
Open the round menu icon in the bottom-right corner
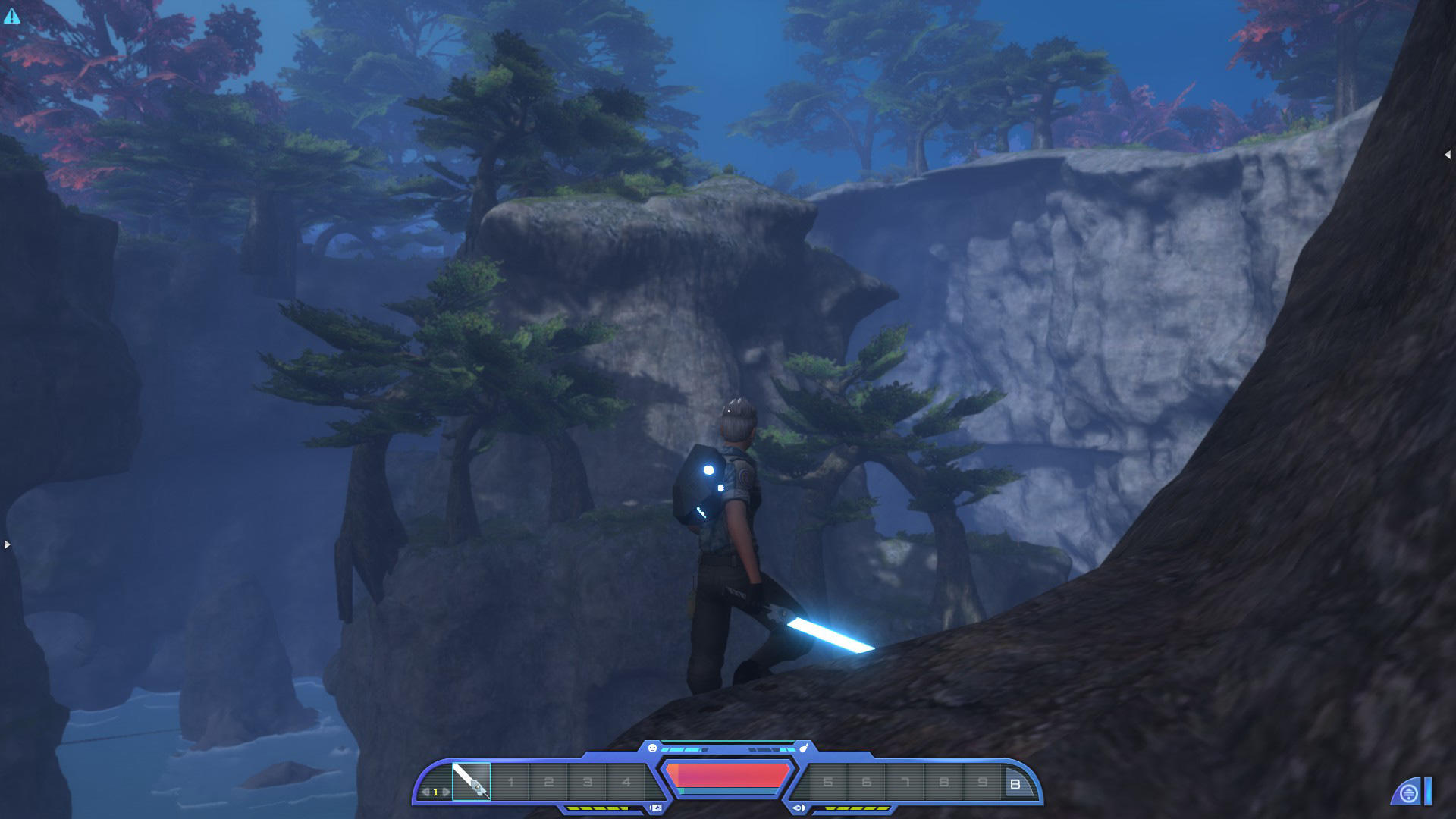point(1408,793)
